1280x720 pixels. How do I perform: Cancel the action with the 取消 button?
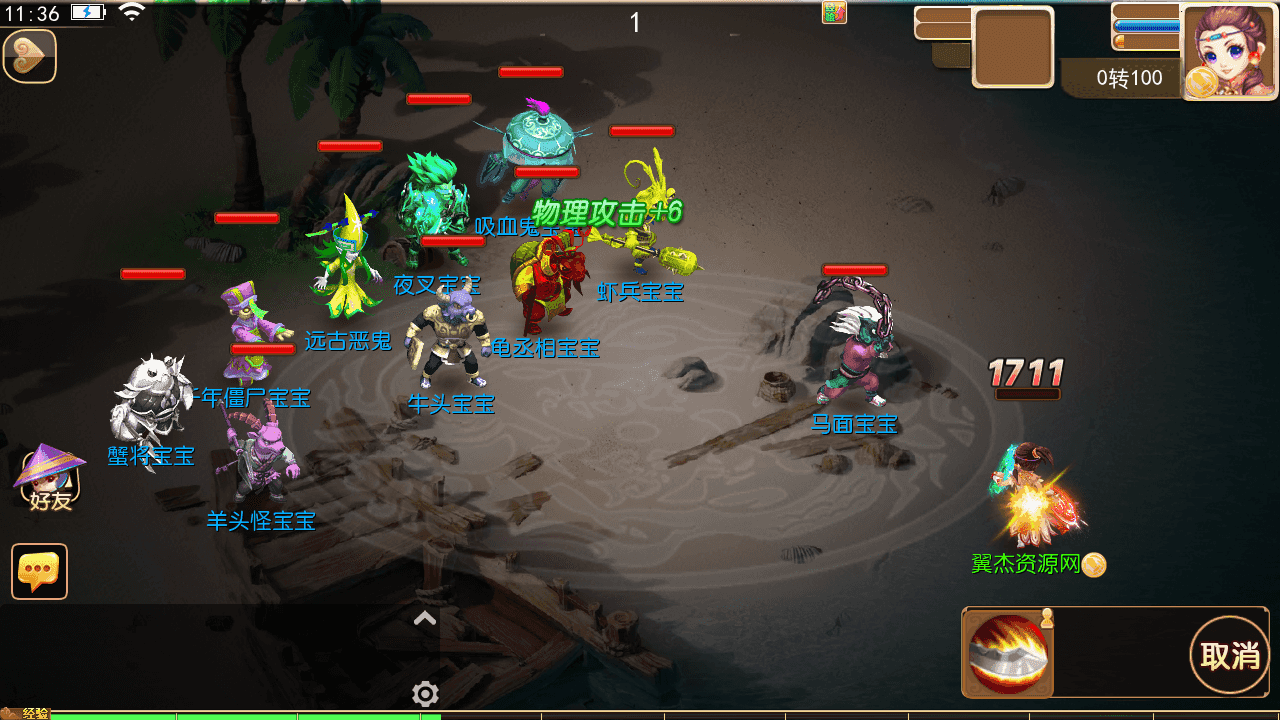click(x=1229, y=655)
